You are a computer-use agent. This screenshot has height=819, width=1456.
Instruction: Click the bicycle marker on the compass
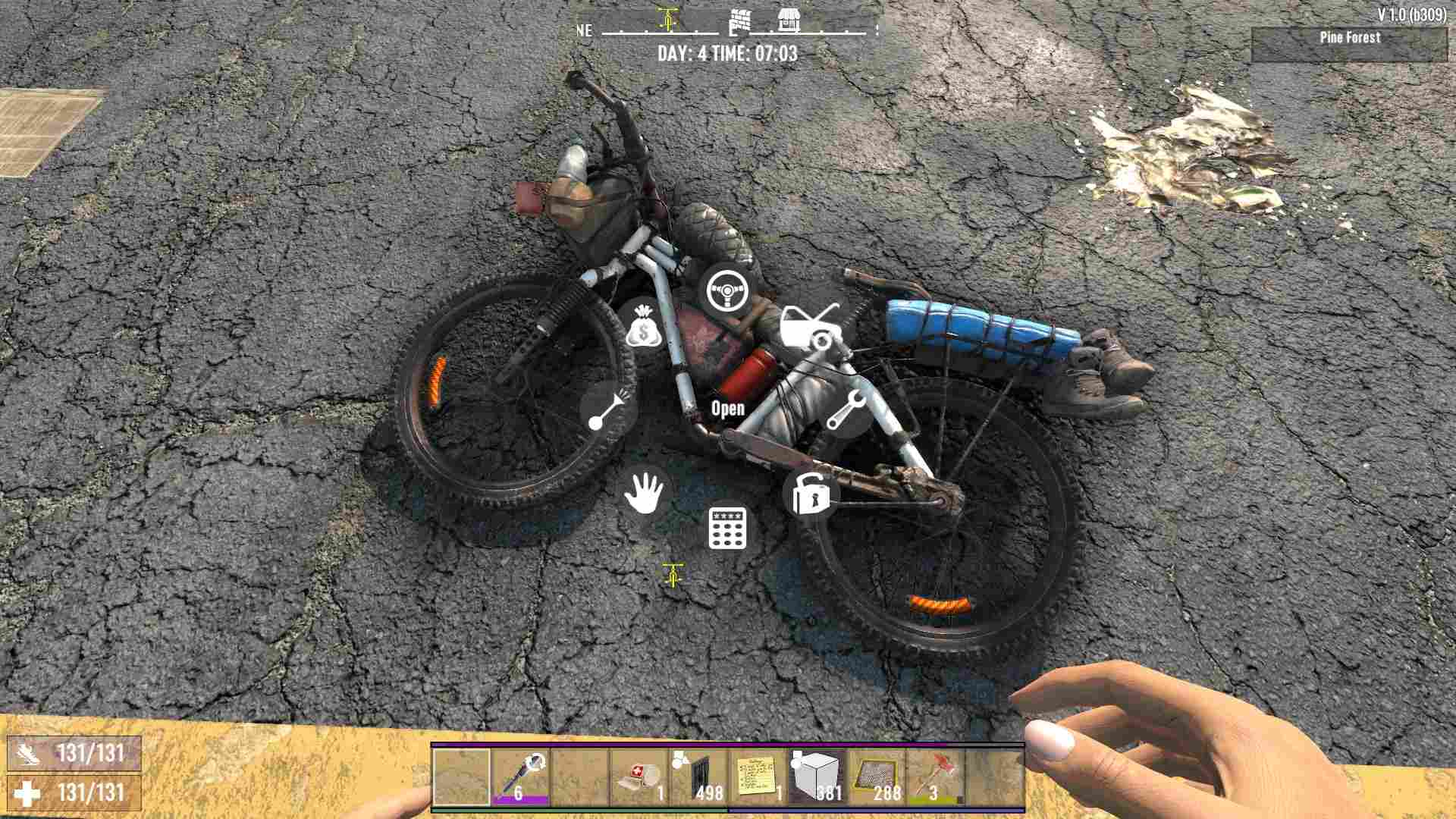coord(667,19)
